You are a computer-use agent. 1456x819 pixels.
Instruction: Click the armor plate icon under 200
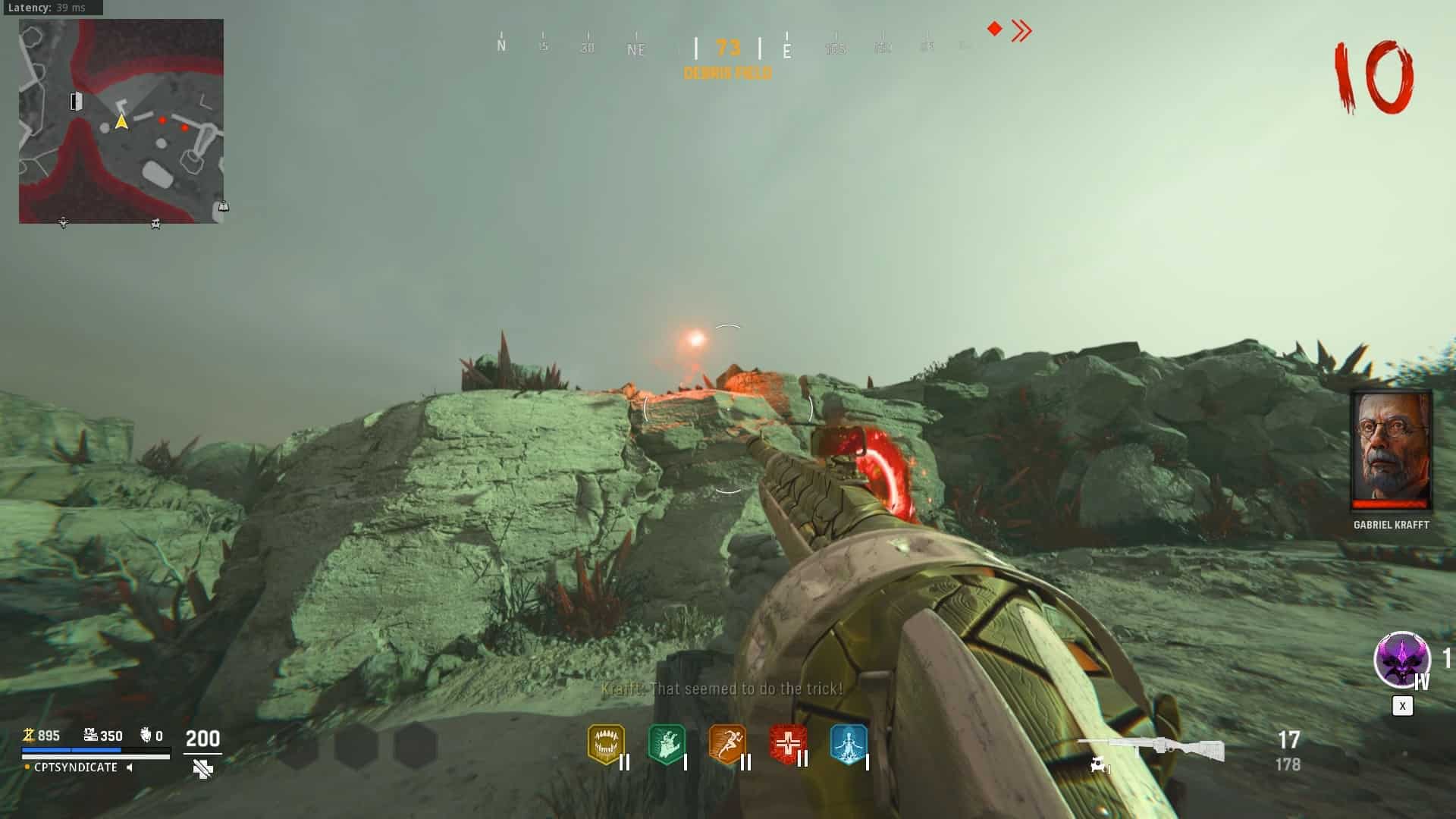(x=202, y=770)
